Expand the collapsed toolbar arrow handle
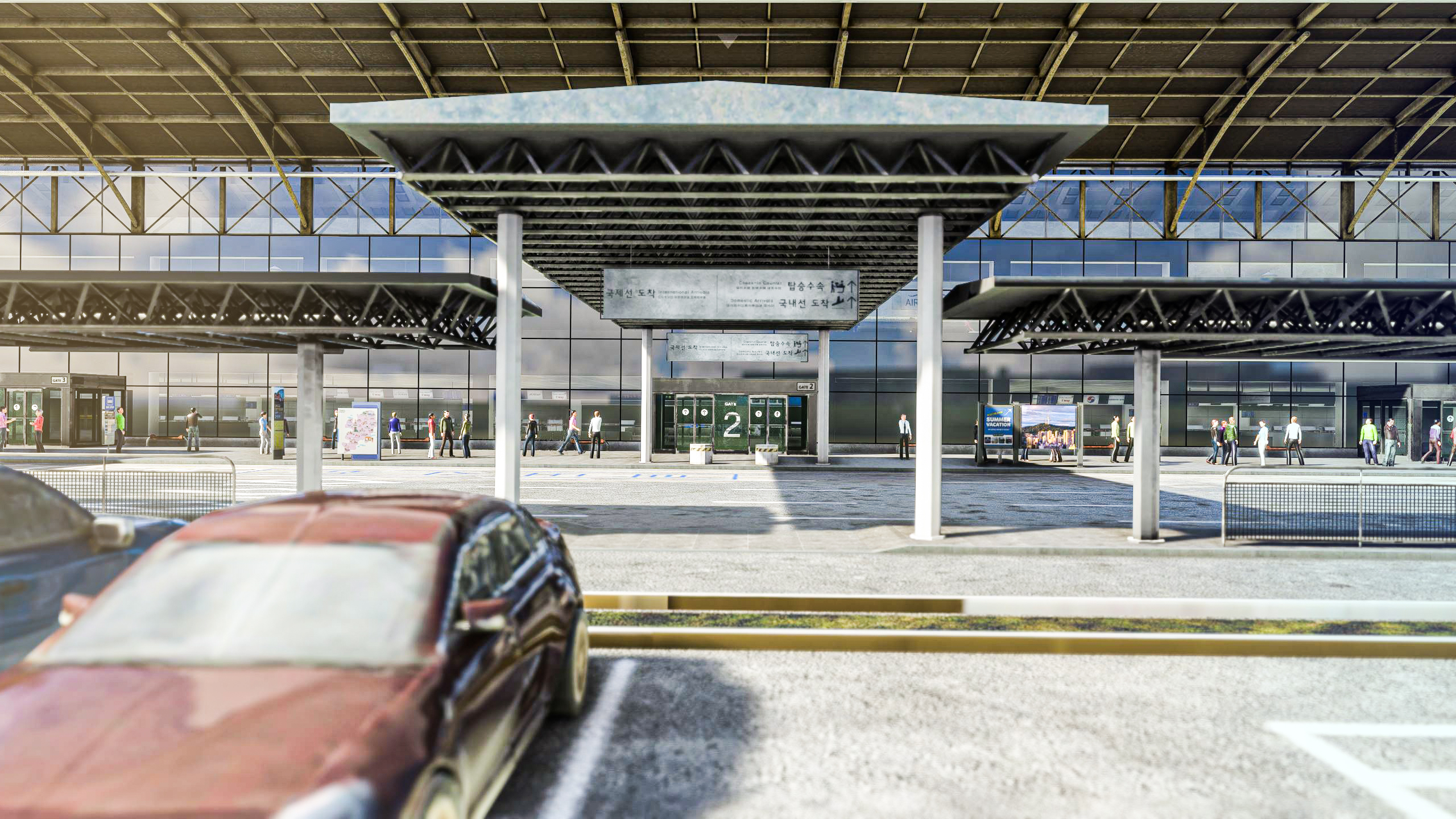This screenshot has height=819, width=1456. click(x=727, y=39)
